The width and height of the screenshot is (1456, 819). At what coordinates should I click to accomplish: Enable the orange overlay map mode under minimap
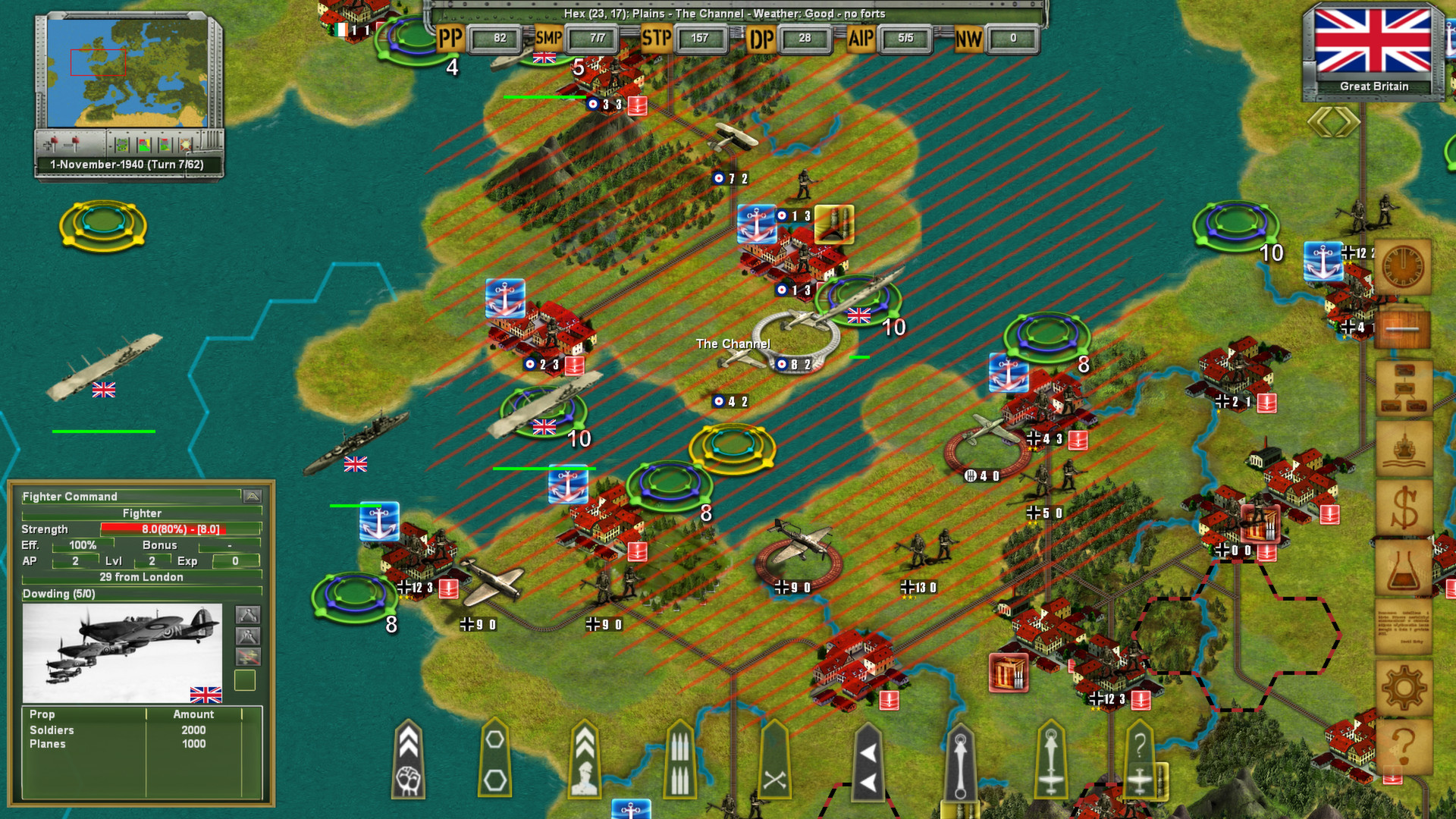point(186,145)
